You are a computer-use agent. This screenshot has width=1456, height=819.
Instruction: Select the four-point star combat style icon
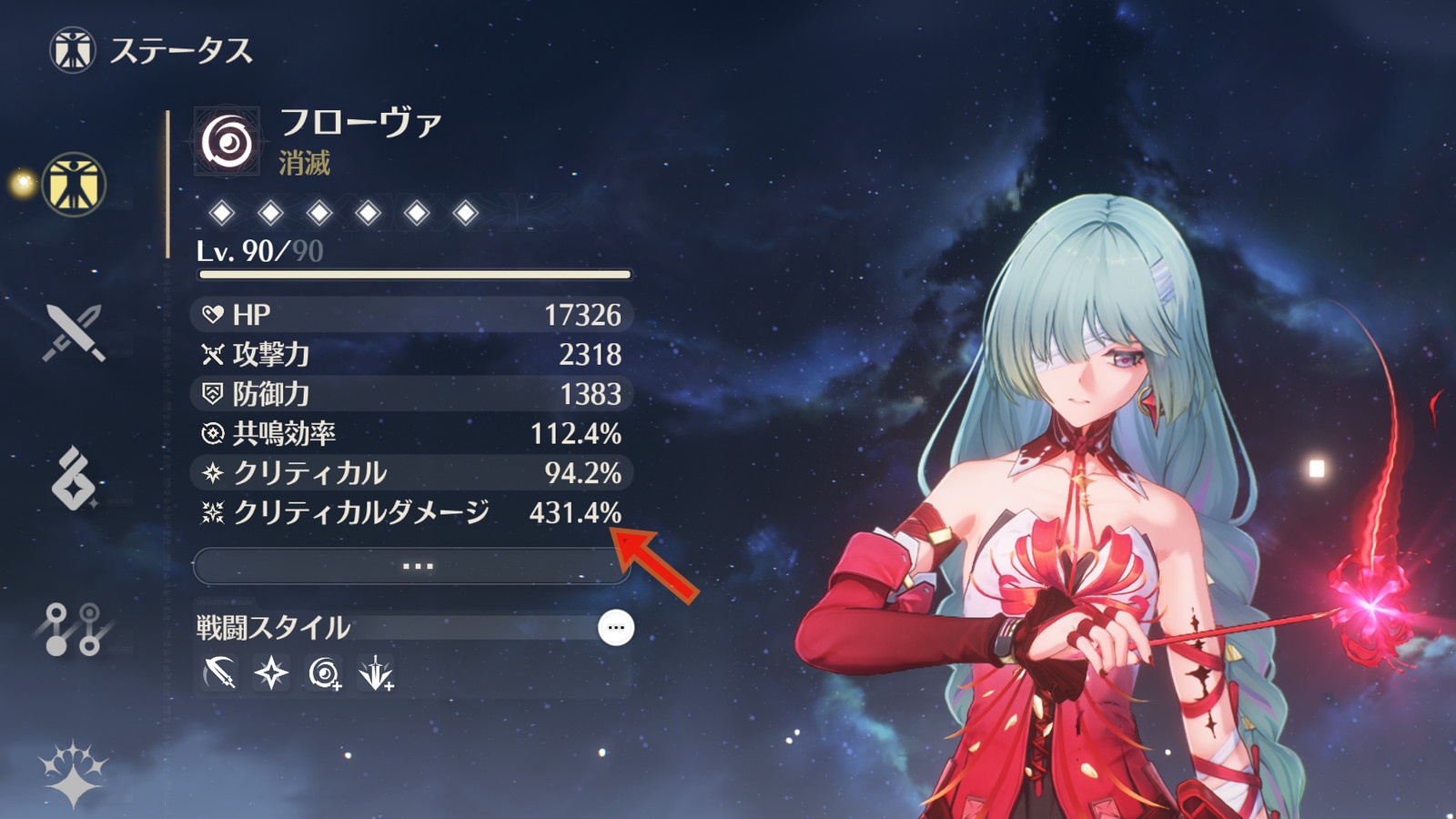[x=271, y=674]
